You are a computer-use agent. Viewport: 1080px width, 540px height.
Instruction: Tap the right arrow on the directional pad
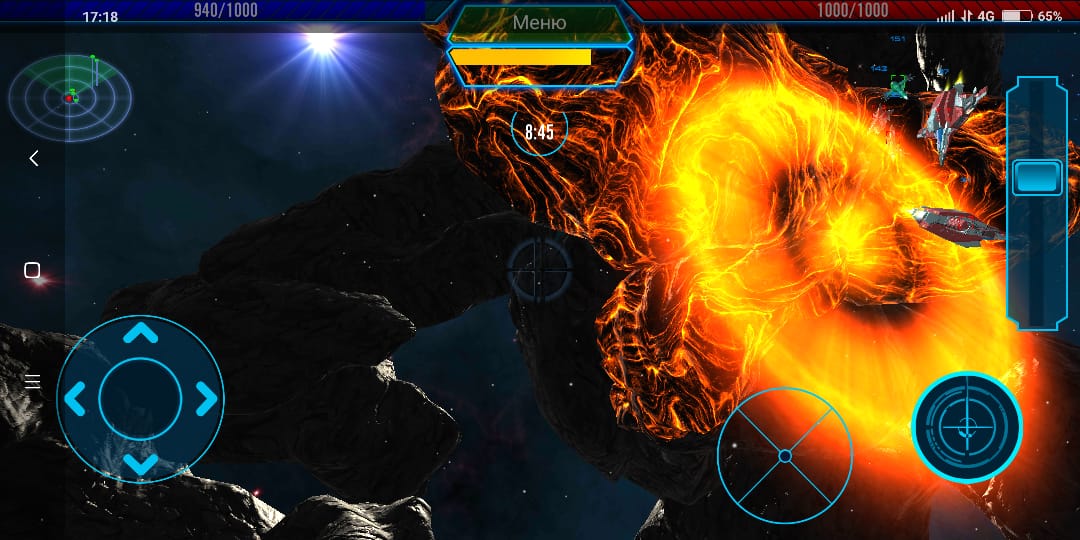coord(205,399)
